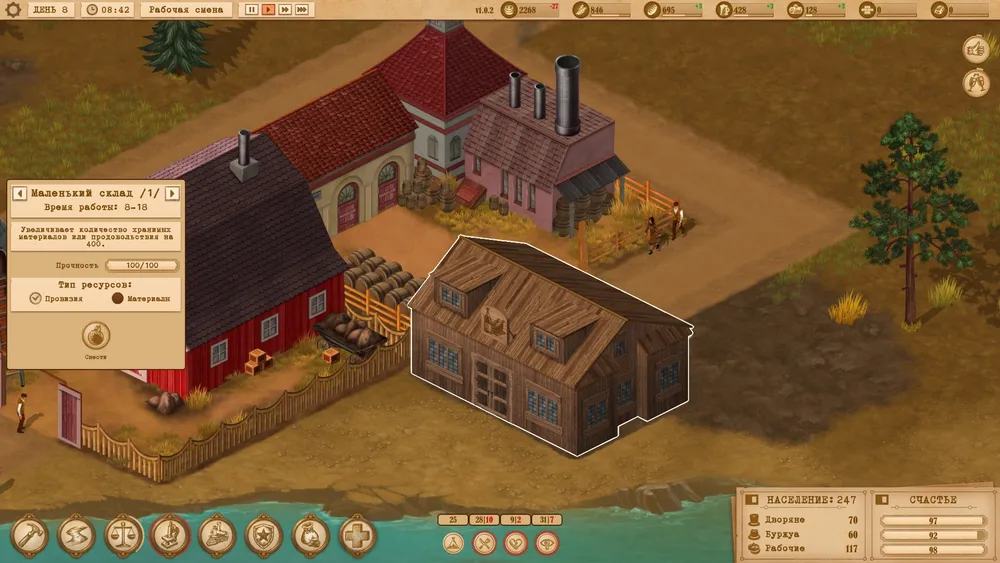Open the money bag finance menu
The image size is (1000, 563).
tap(311, 536)
